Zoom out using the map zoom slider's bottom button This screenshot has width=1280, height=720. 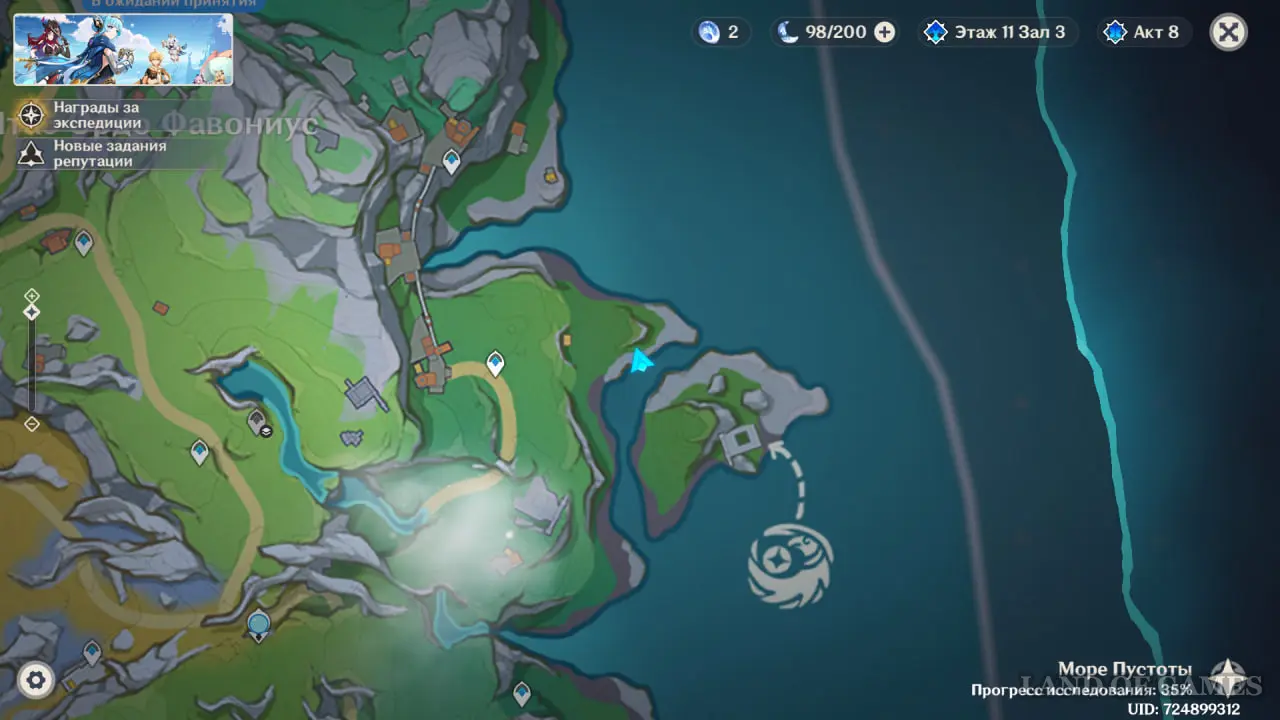(x=32, y=424)
